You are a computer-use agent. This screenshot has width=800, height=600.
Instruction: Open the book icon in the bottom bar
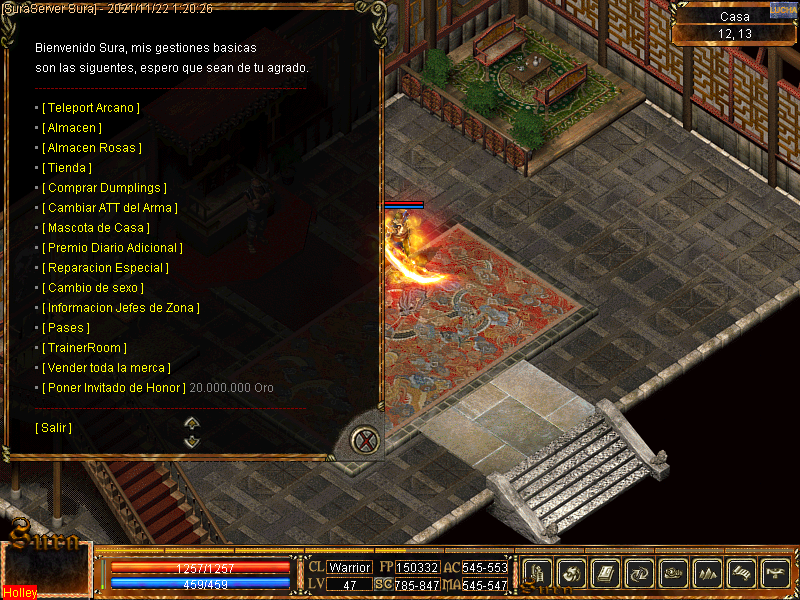[603, 573]
